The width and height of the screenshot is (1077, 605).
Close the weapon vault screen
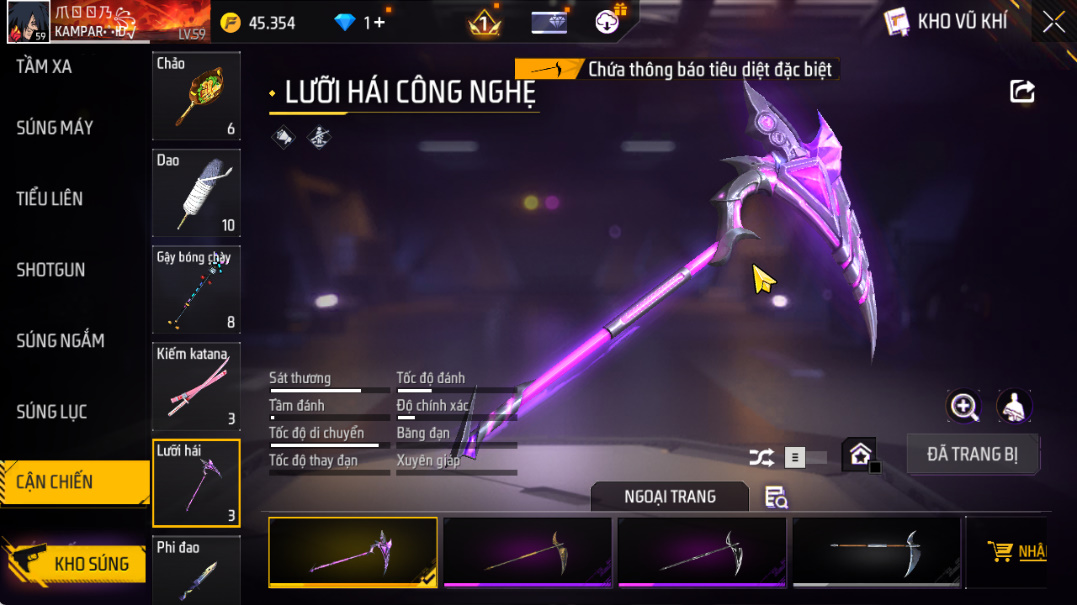point(1053,22)
